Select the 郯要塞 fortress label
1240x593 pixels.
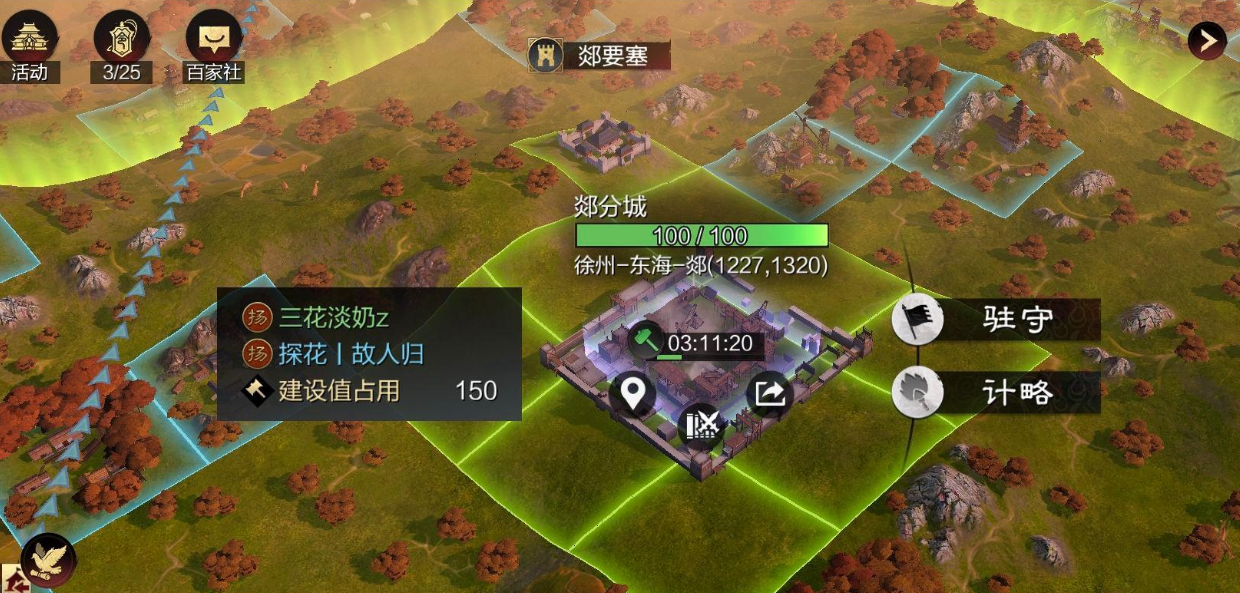pyautogui.click(x=599, y=55)
